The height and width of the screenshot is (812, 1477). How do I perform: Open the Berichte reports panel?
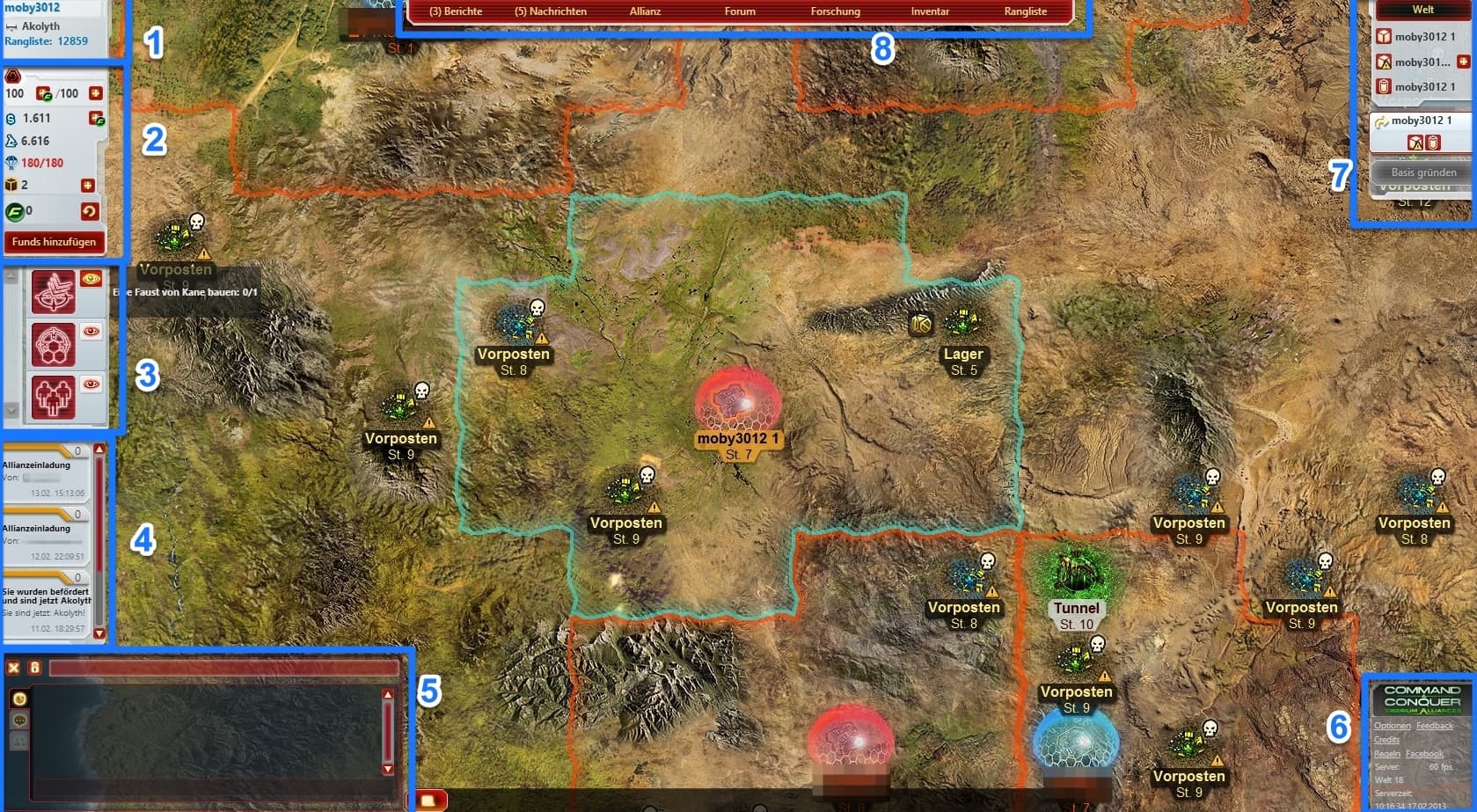(x=456, y=11)
